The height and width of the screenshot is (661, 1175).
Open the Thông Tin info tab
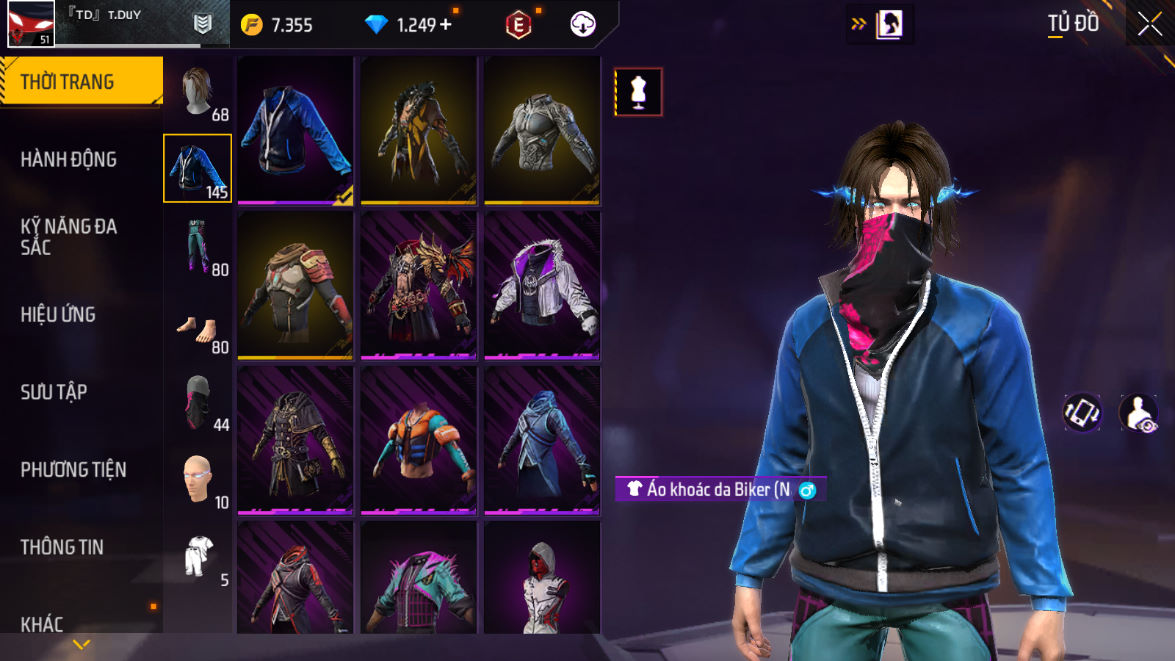point(62,547)
